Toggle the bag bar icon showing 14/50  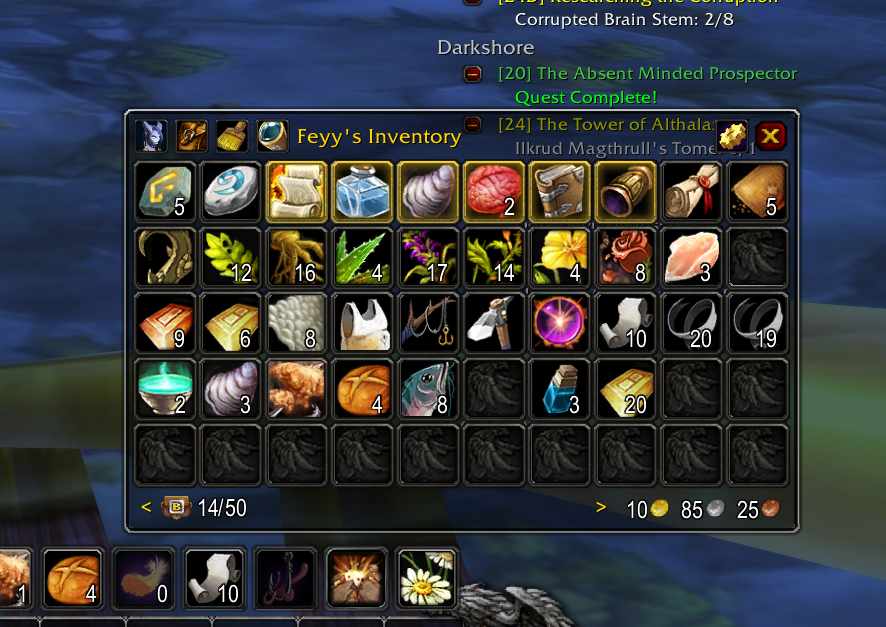click(176, 508)
